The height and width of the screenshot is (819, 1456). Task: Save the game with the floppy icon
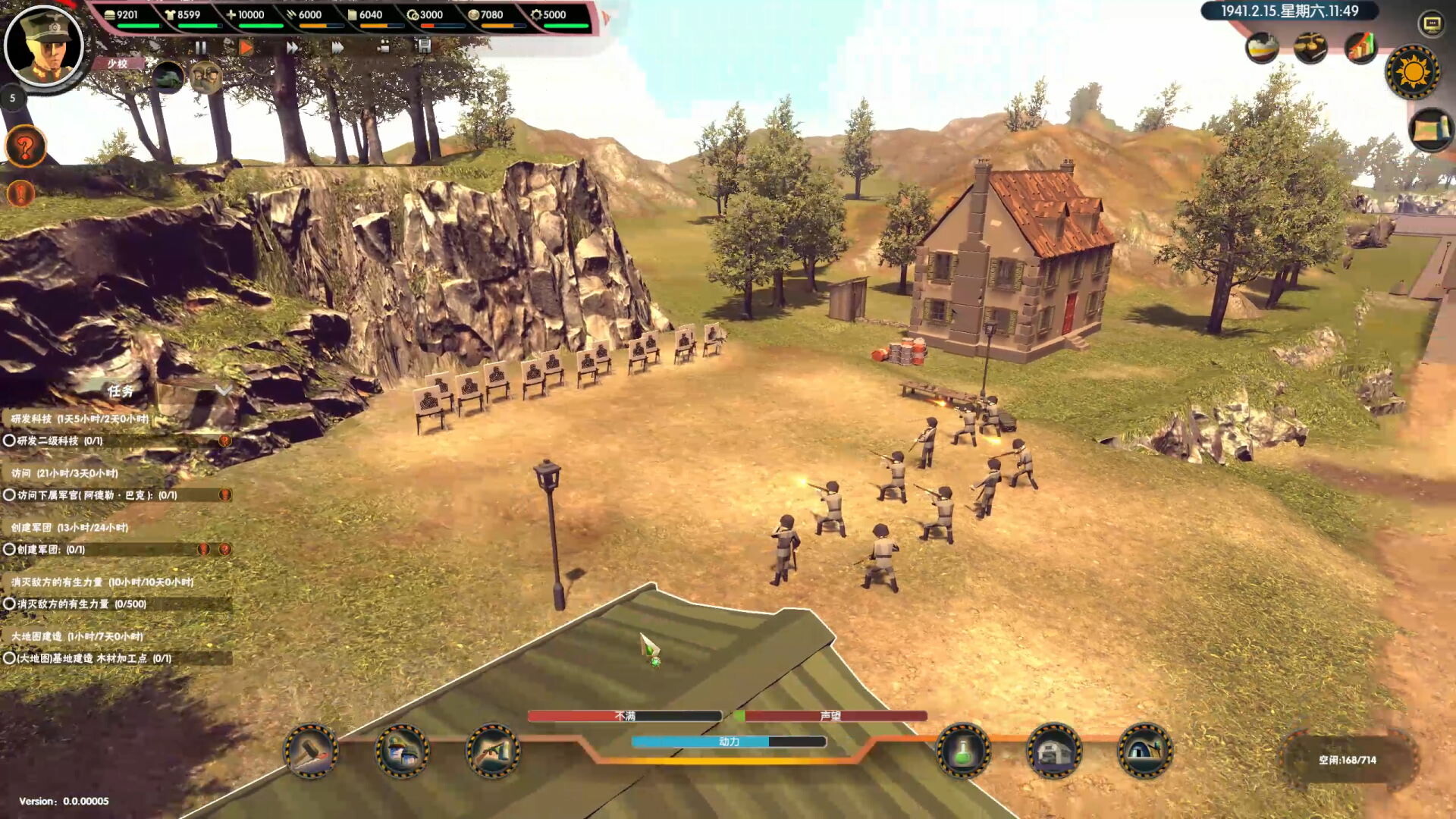[x=423, y=46]
